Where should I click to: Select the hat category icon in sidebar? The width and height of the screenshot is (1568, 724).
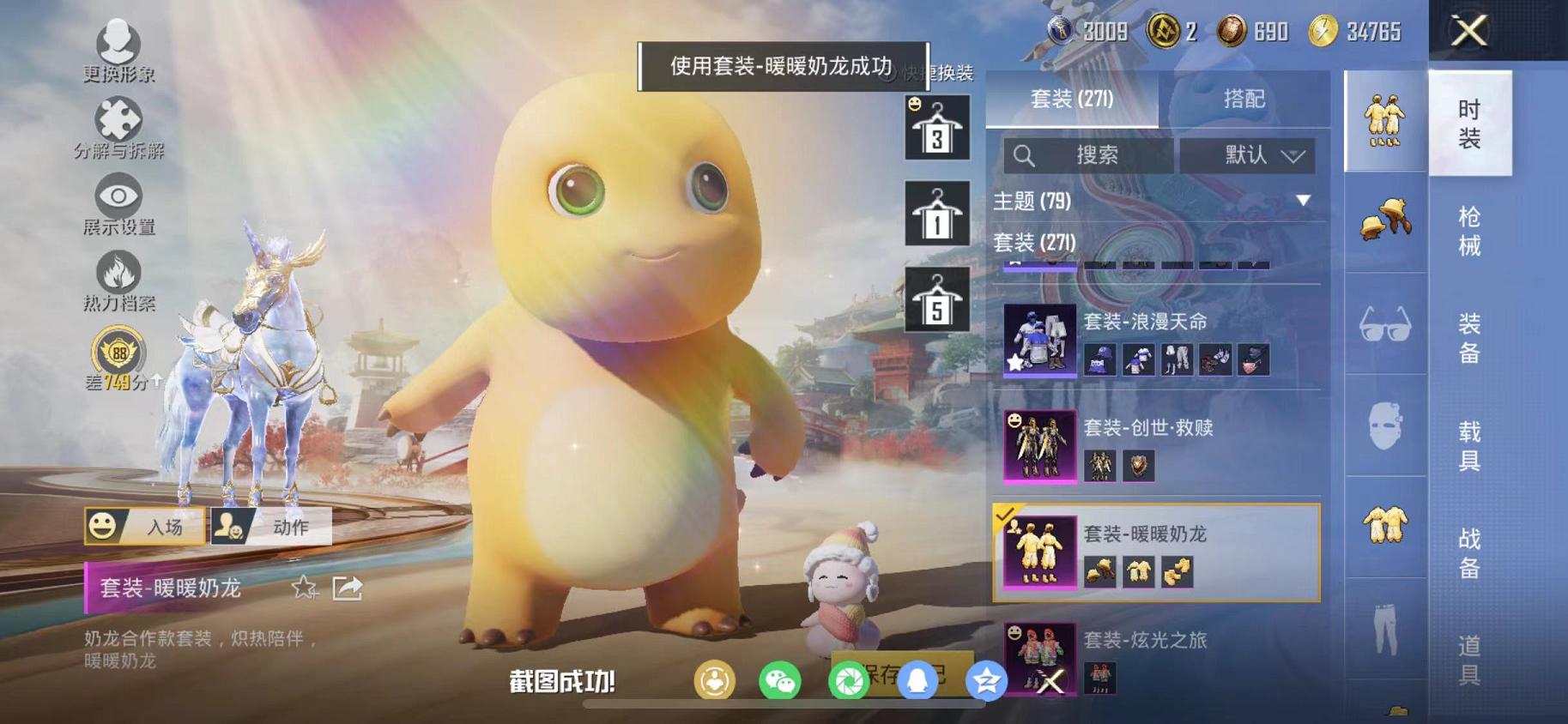coord(1384,221)
